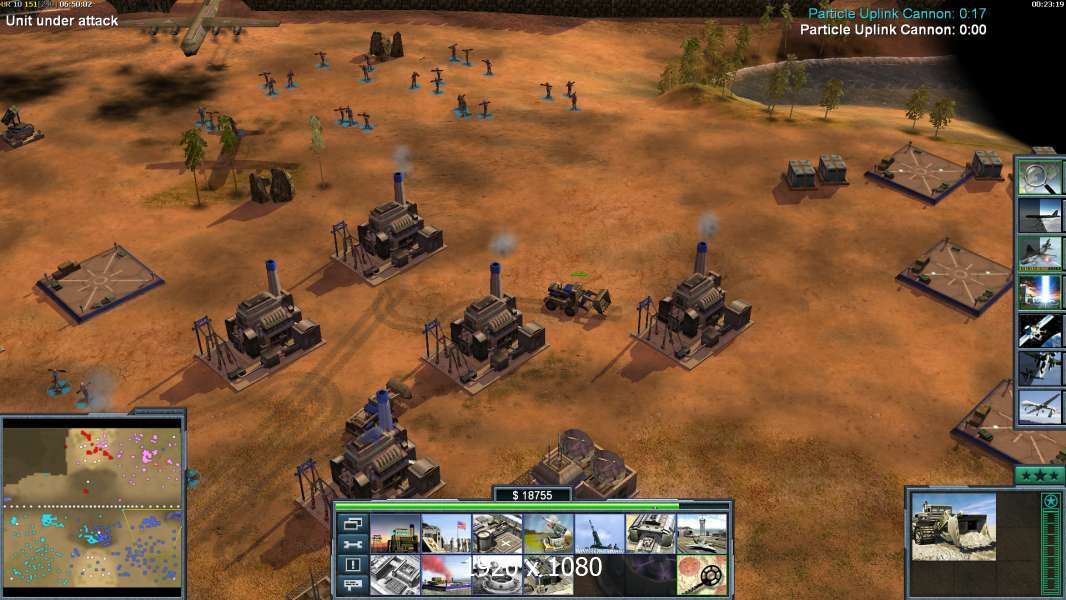Build an Airfield with control tower
1066x600 pixels.
[701, 534]
